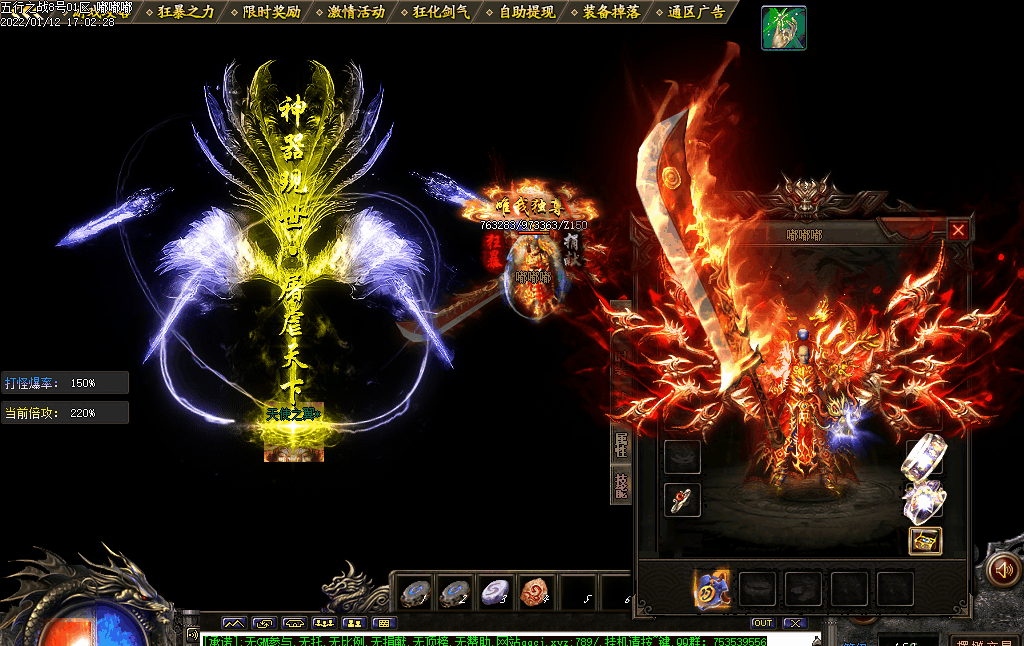Screen dimensions: 1024x646
Task: Switch to the 技能 tab
Action: pos(621,485)
